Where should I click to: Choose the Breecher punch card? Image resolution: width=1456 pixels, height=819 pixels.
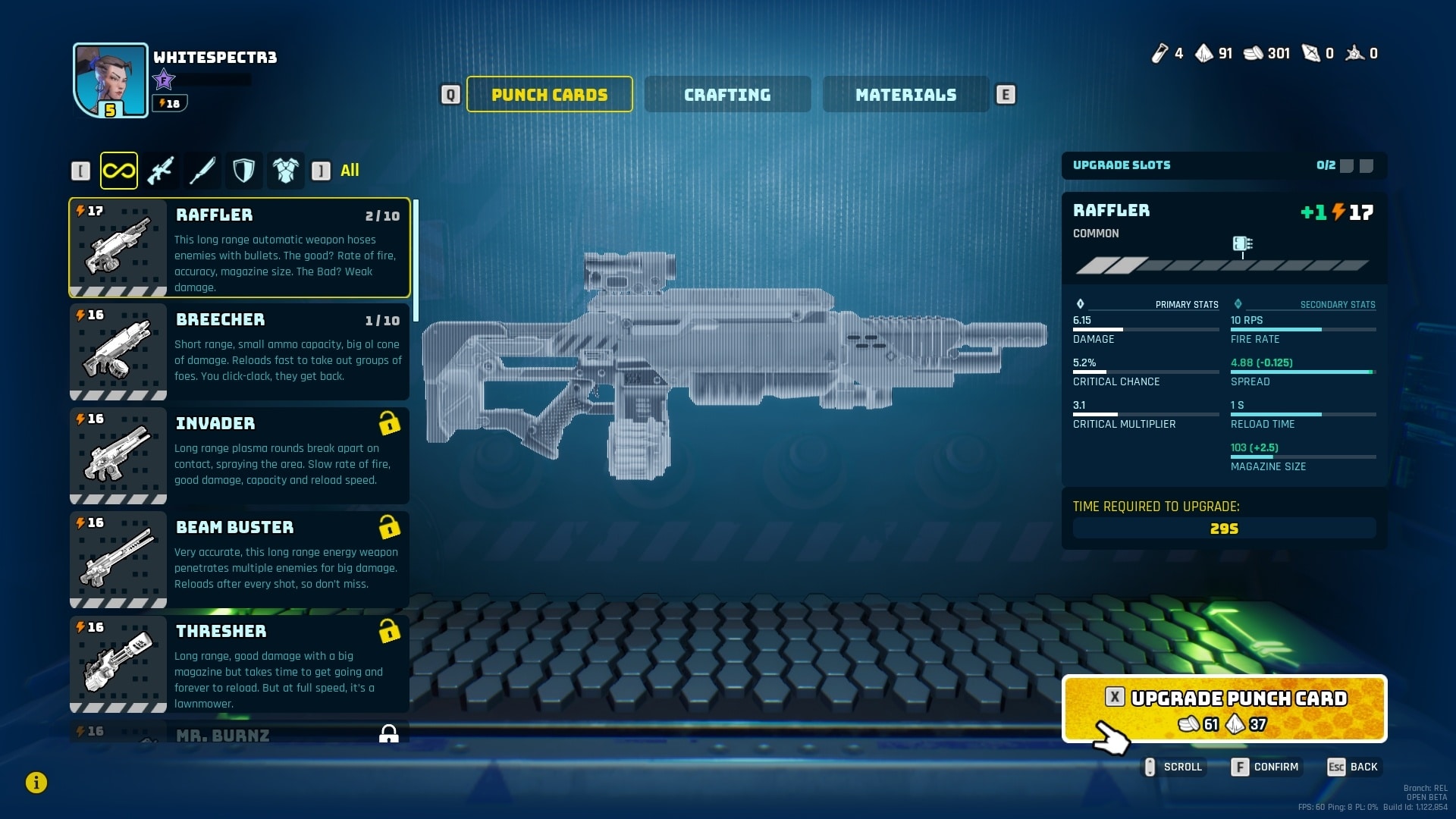point(240,352)
